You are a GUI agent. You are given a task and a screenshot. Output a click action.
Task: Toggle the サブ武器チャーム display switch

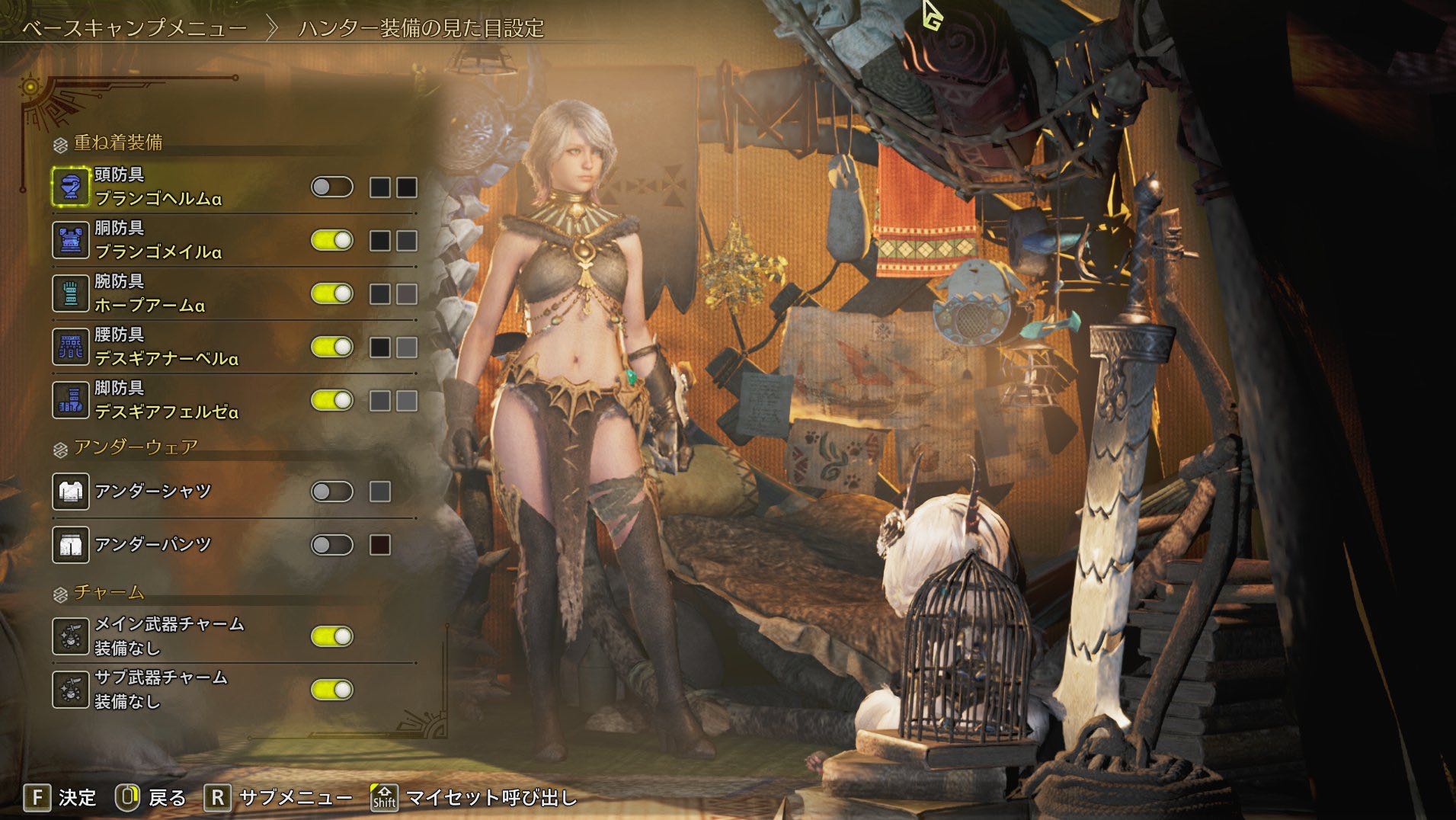pyautogui.click(x=332, y=690)
